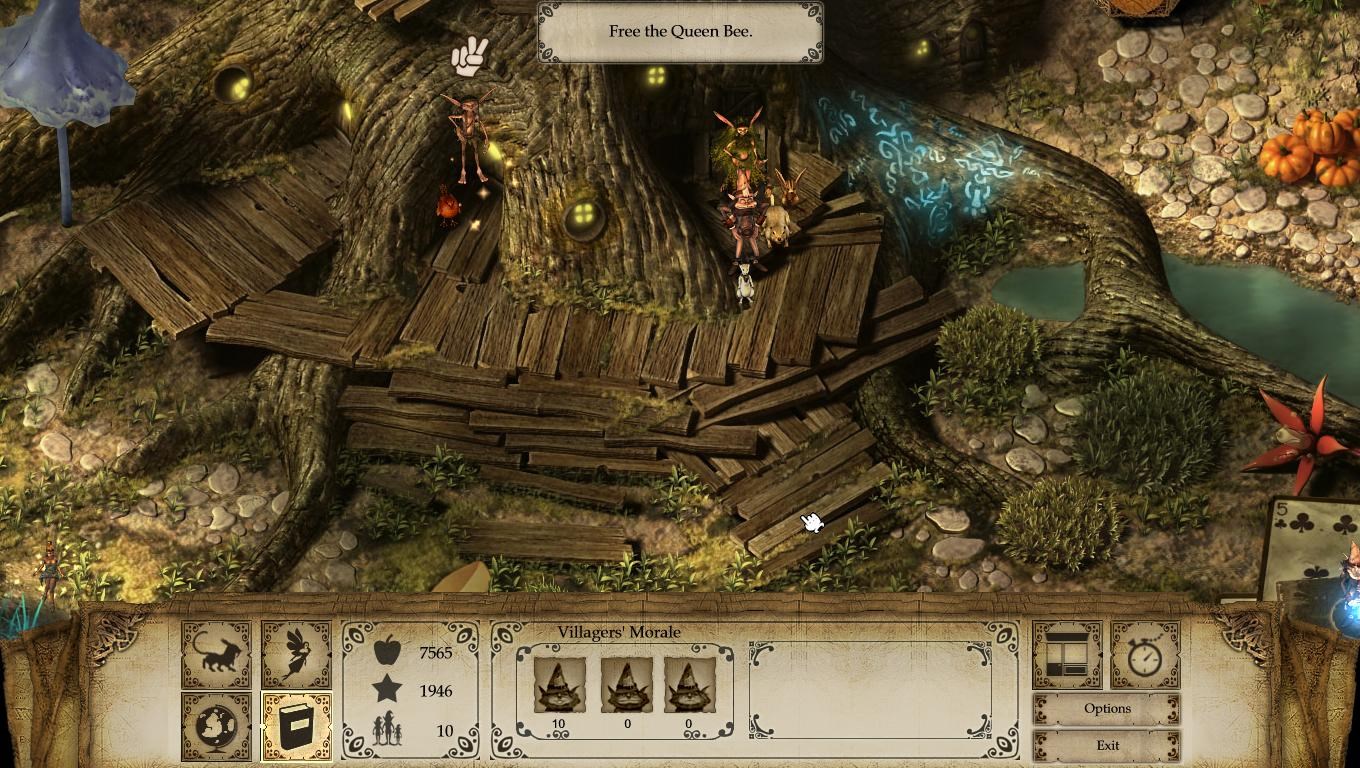This screenshot has width=1360, height=768.
Task: Activate the stopwatch timer button
Action: click(1145, 654)
